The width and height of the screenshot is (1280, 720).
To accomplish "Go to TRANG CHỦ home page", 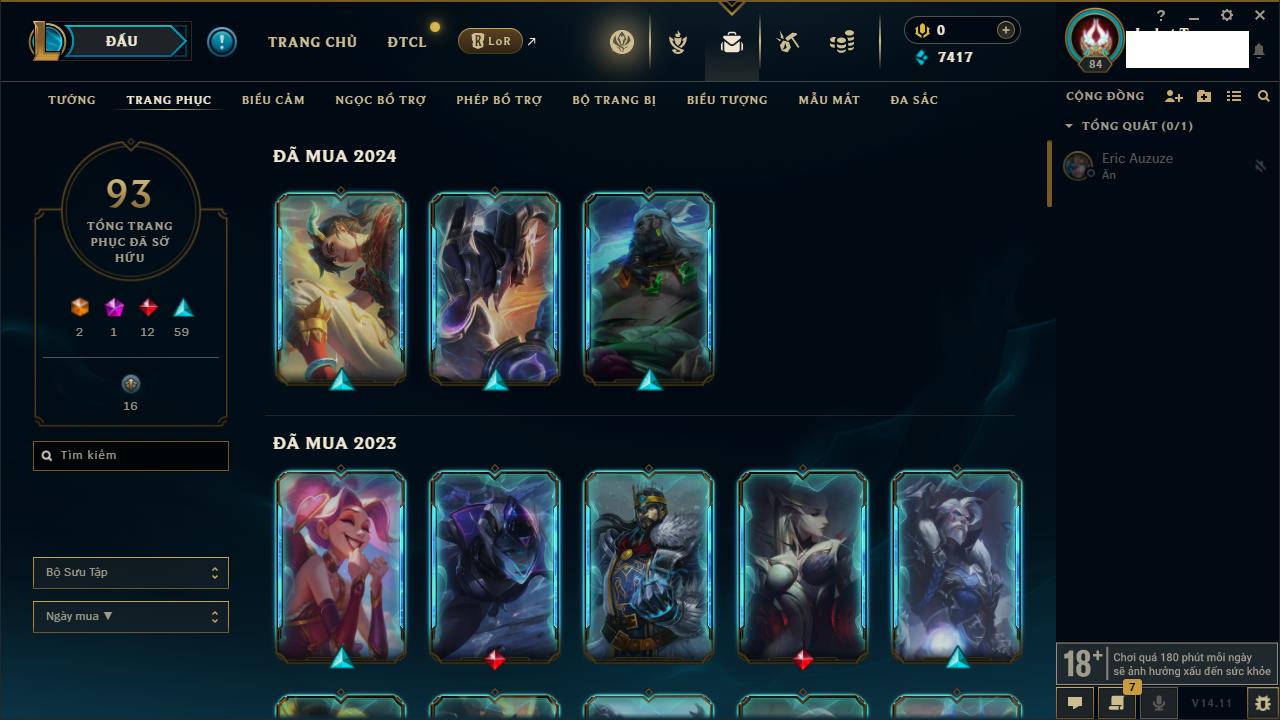I will [312, 42].
